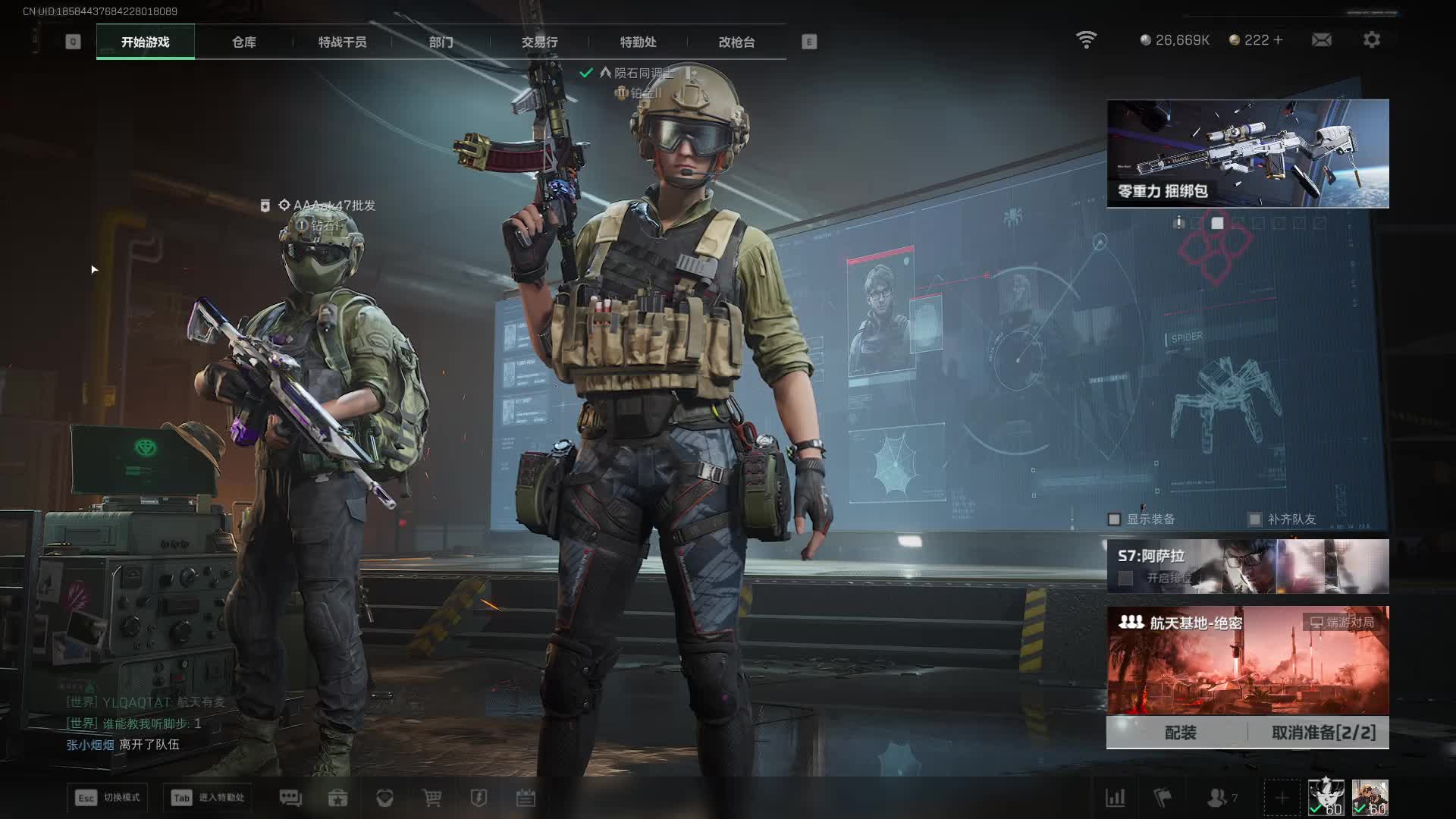Open the friends list icon

click(x=1218, y=798)
